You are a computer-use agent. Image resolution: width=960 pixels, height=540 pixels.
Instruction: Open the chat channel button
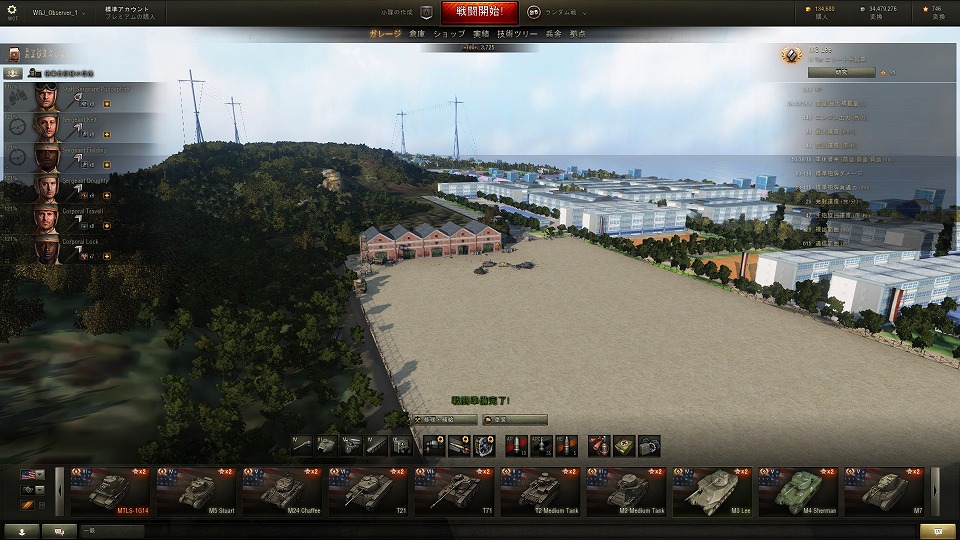point(60,531)
